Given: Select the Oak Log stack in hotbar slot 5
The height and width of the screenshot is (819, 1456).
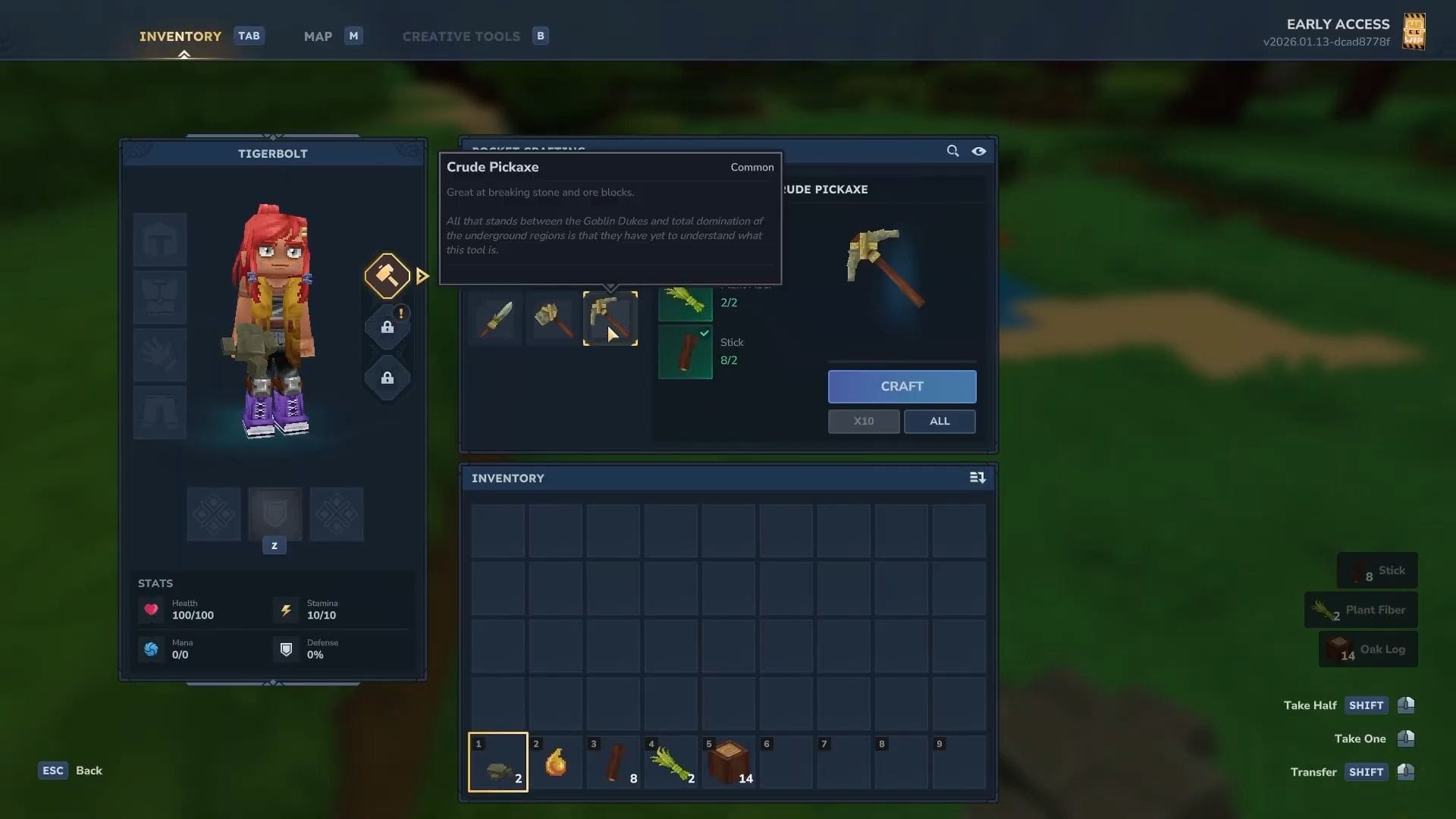Looking at the screenshot, I should click(x=728, y=762).
